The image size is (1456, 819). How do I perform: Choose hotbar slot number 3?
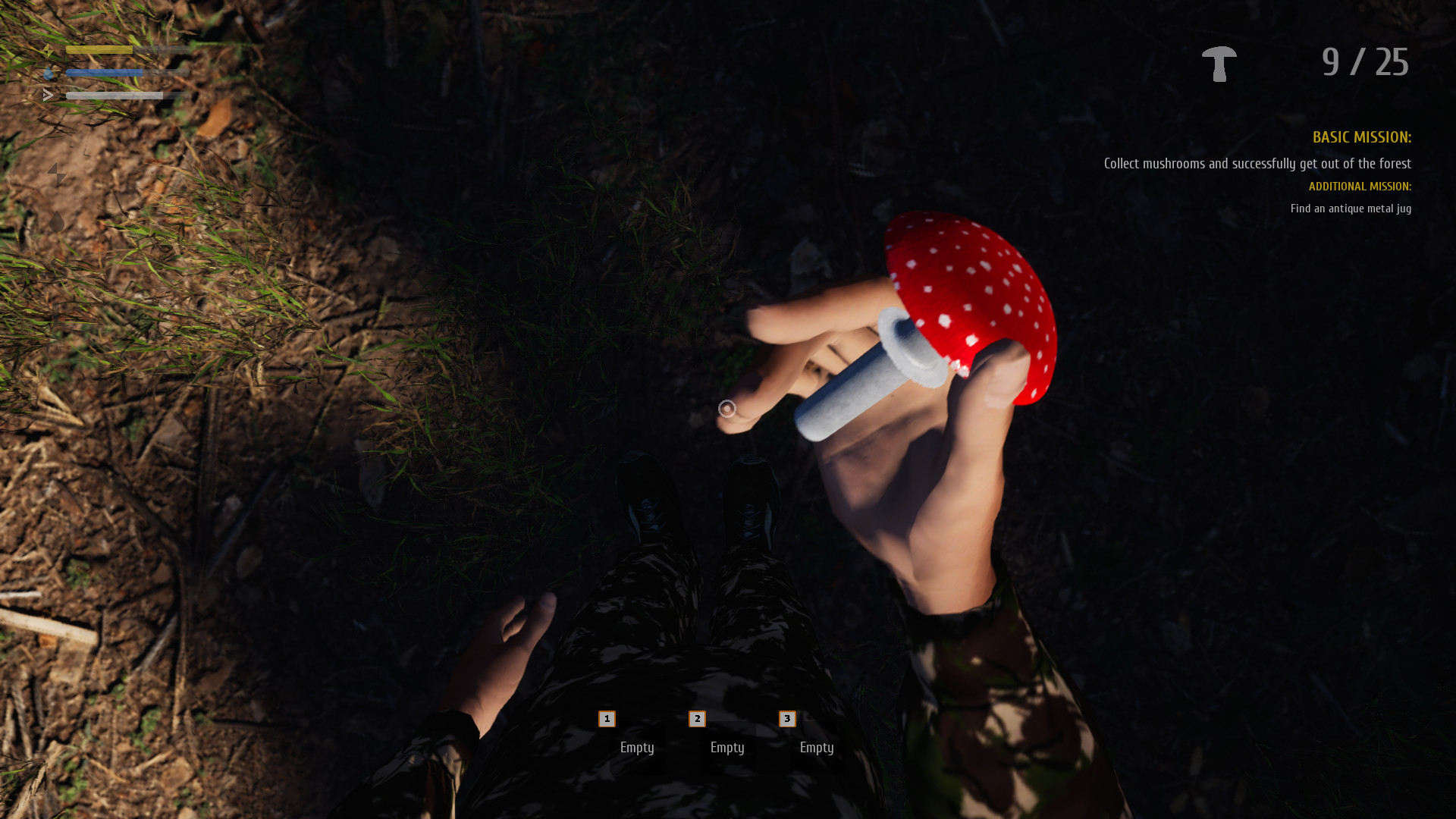coord(787,719)
